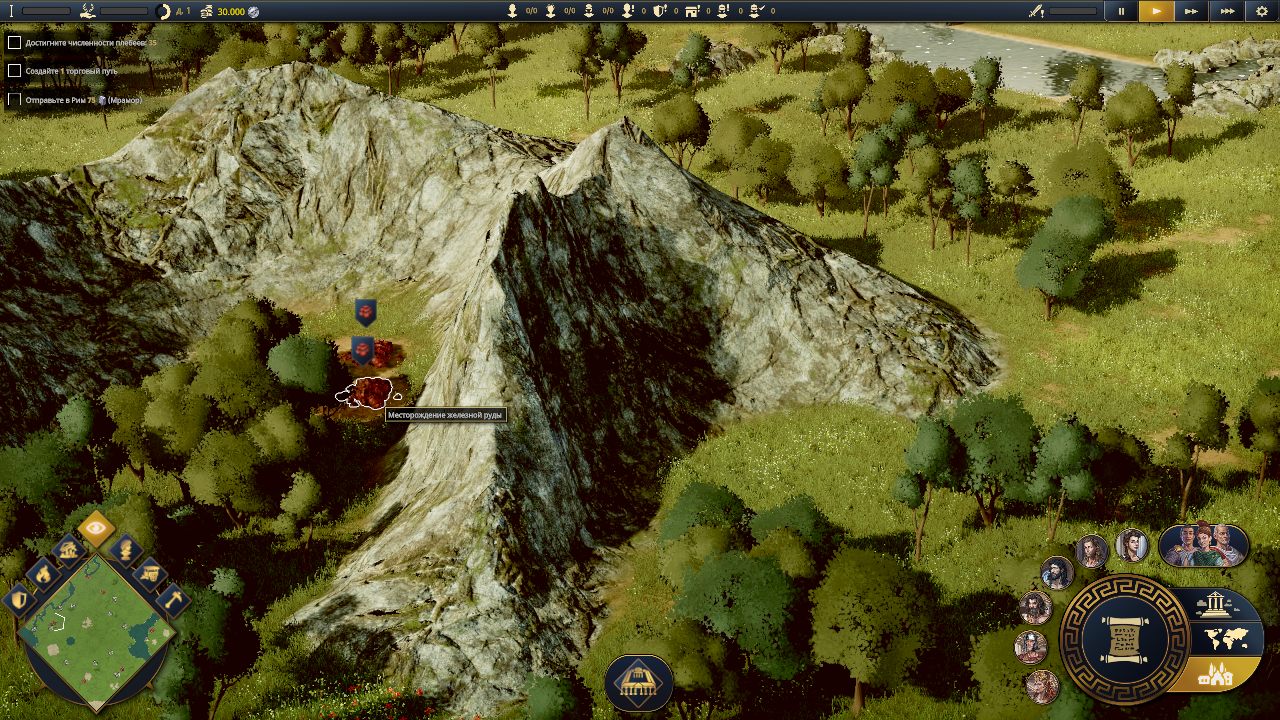The width and height of the screenshot is (1280, 720).
Task: Select the trade route objective checkbox
Action: click(15, 71)
